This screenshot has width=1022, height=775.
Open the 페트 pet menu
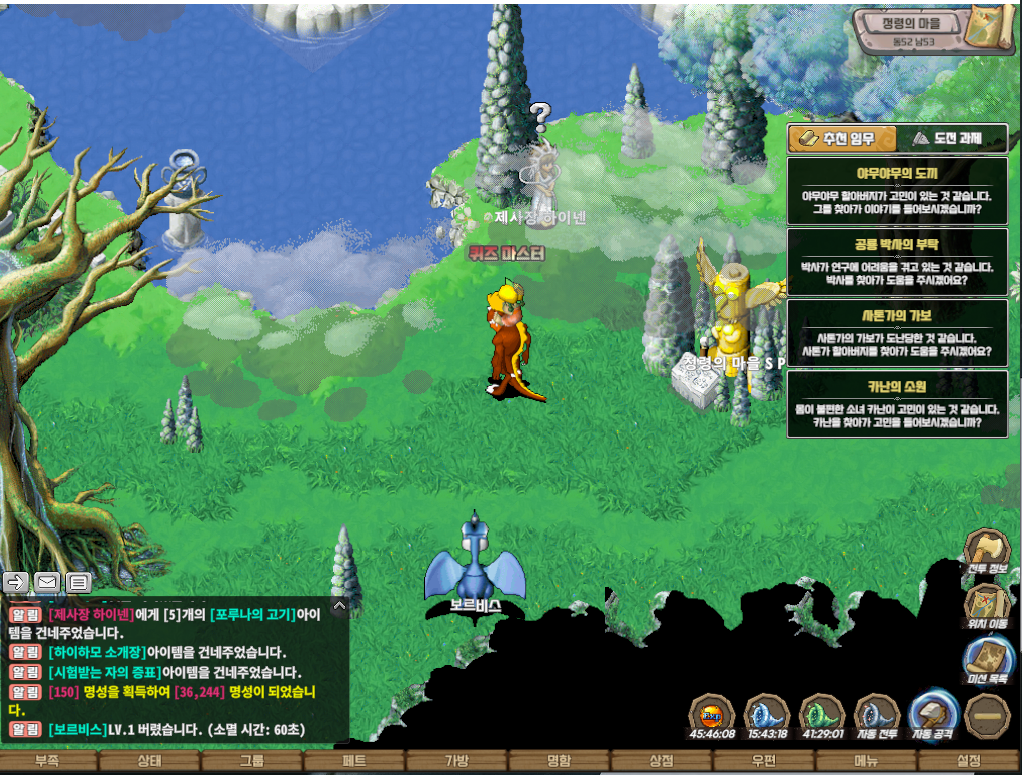pyautogui.click(x=354, y=762)
